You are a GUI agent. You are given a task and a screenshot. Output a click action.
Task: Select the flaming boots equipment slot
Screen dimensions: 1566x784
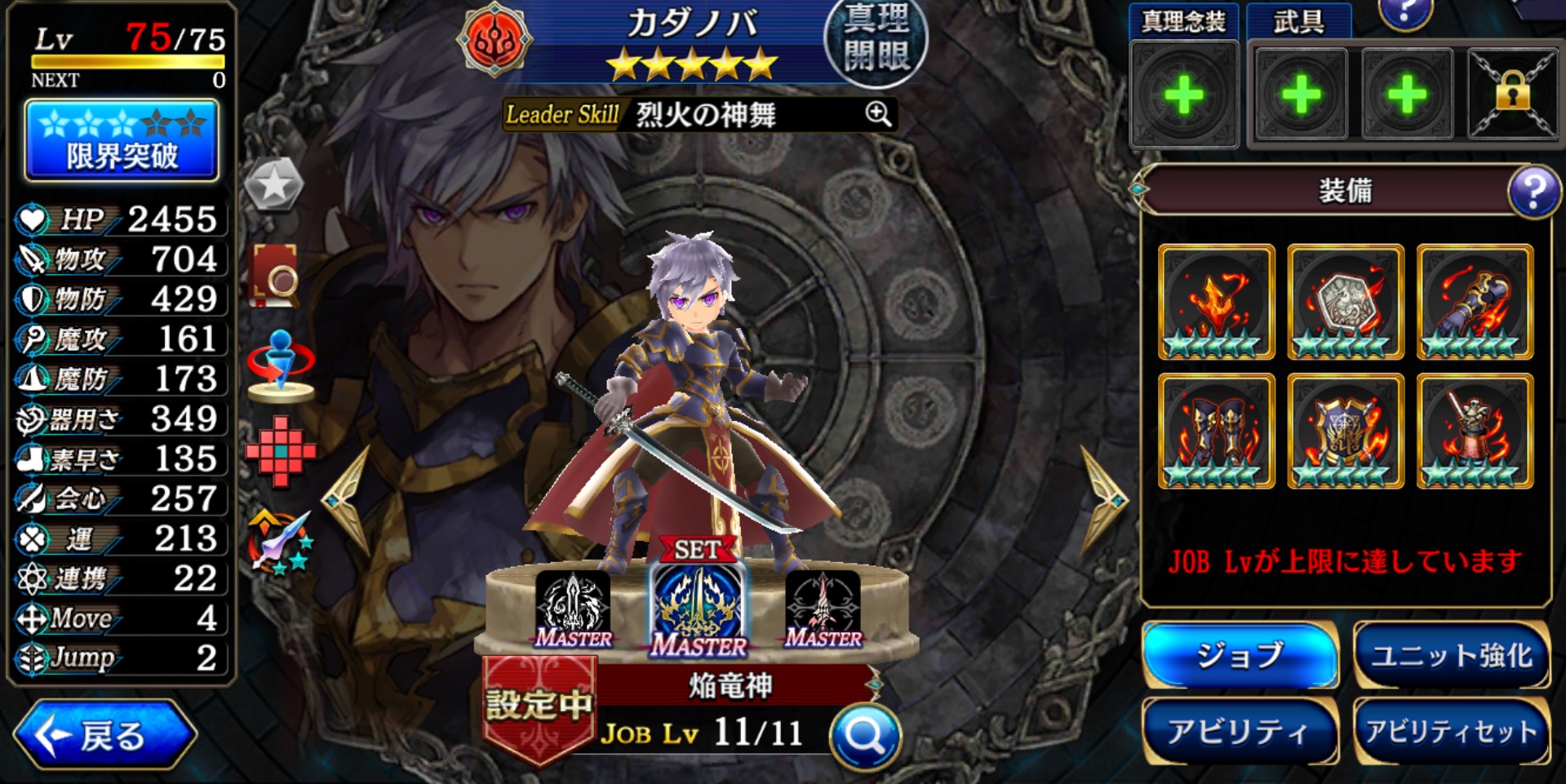coord(1216,431)
